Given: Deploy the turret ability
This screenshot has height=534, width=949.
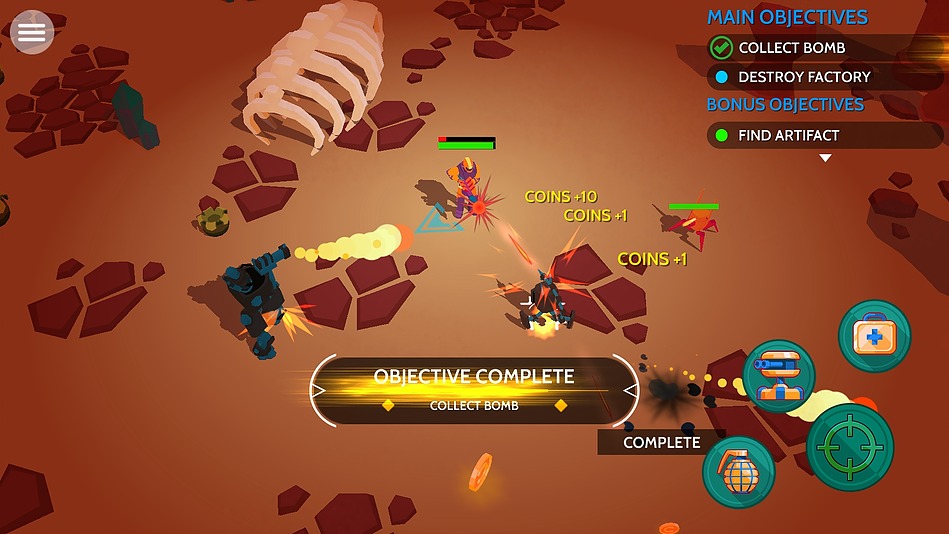Looking at the screenshot, I should pyautogui.click(x=779, y=377).
